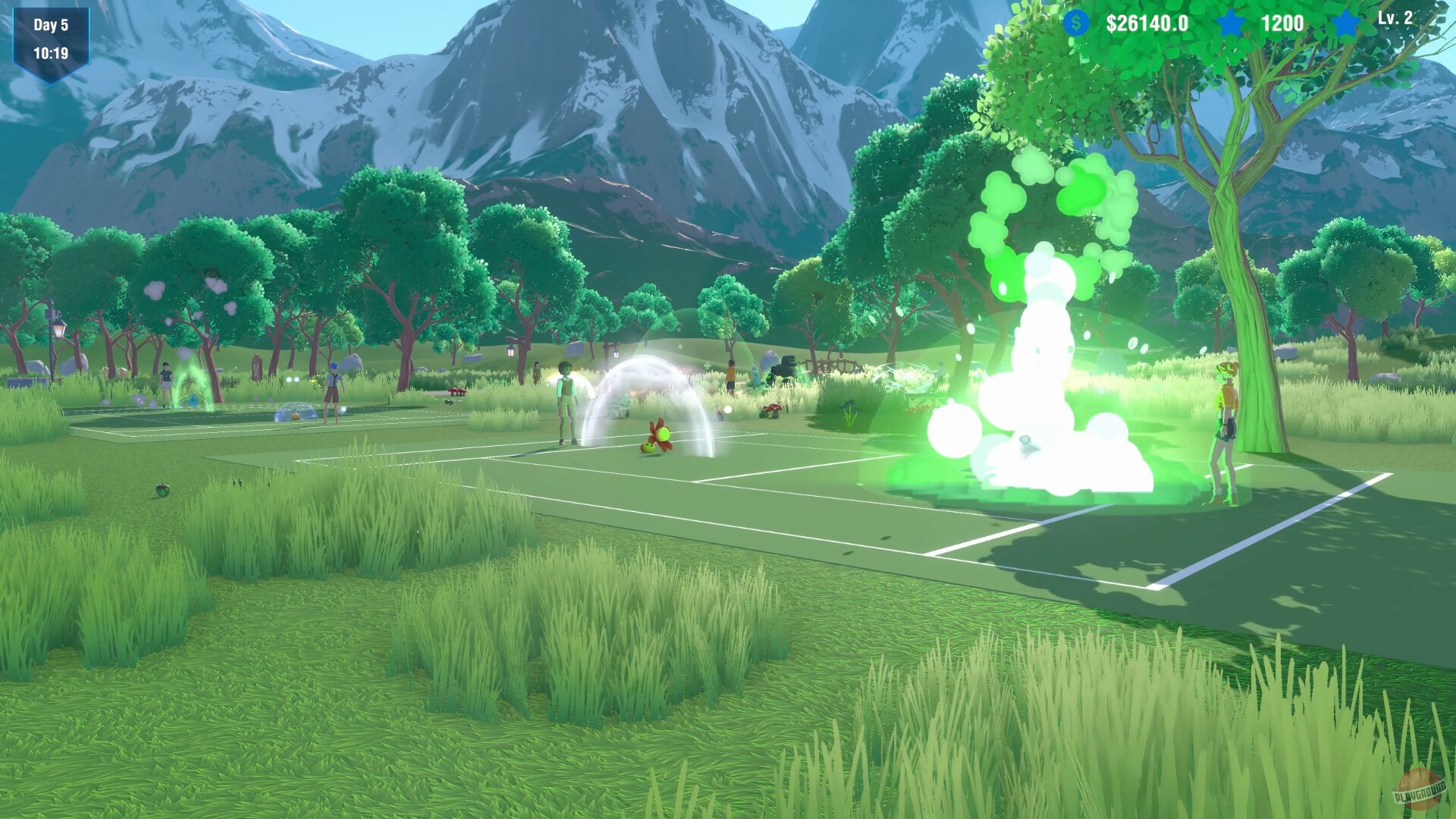Click the street lamp on the far left
Screen dimensions: 1456x819
click(58, 330)
